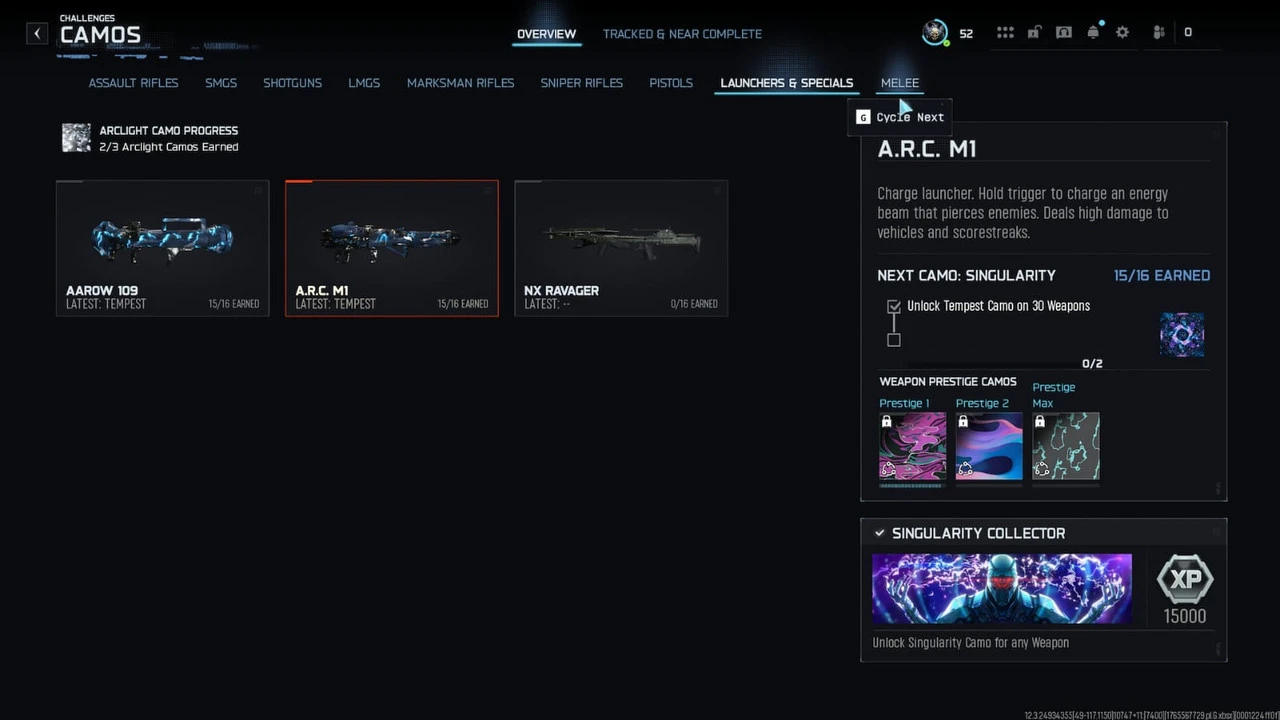
Task: Open the social players icon
Action: click(1158, 31)
